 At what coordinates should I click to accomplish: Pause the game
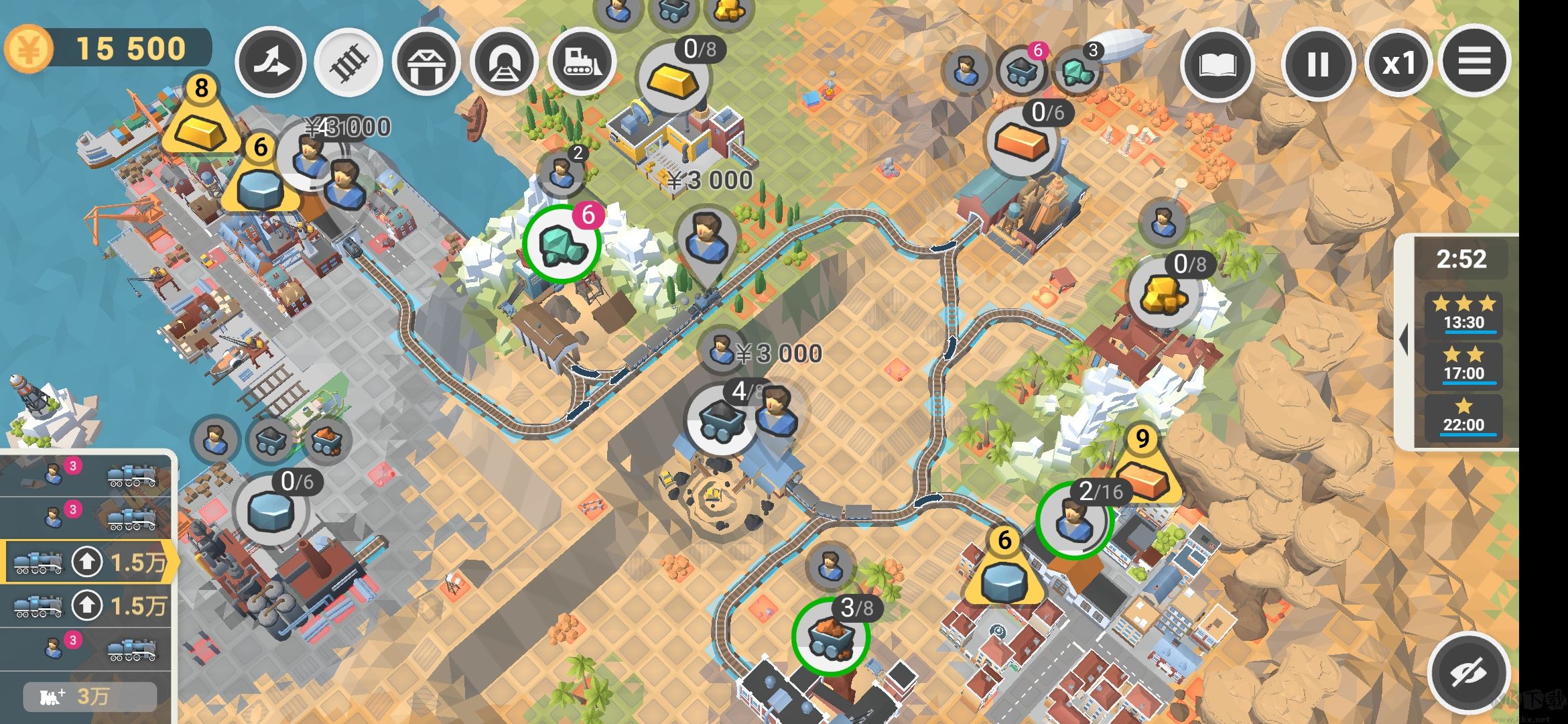[x=1317, y=65]
